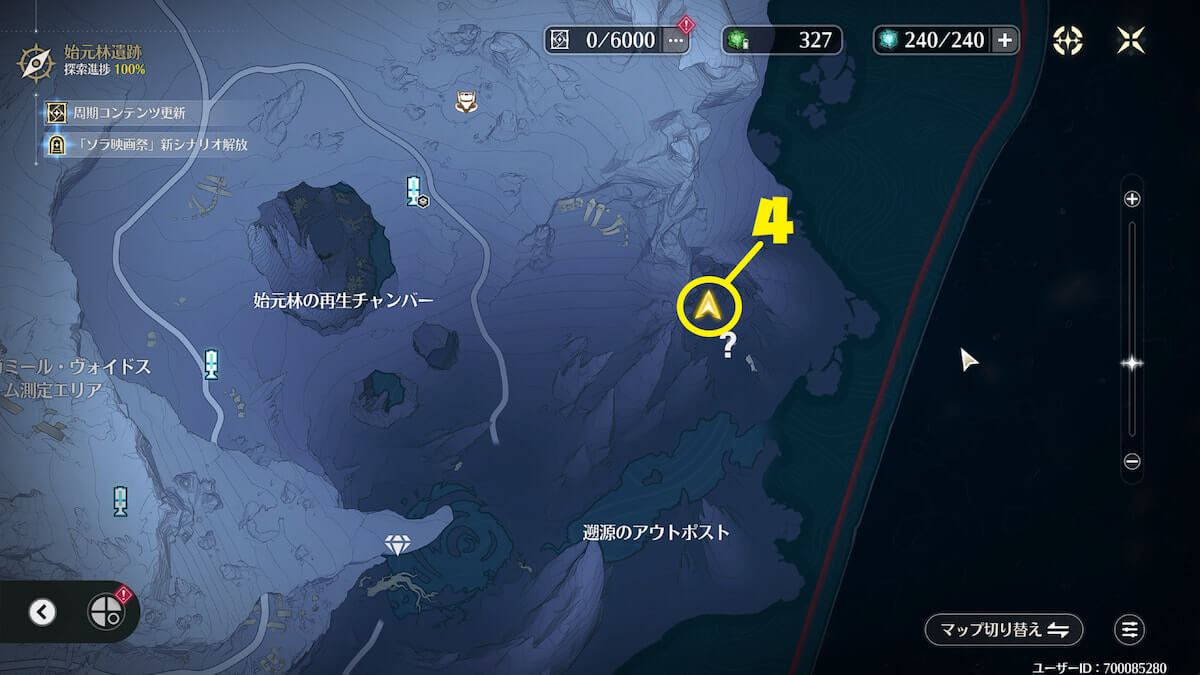Screen dimensions: 1200x675
Task: Click the yellow arrow player marker
Action: pos(708,306)
